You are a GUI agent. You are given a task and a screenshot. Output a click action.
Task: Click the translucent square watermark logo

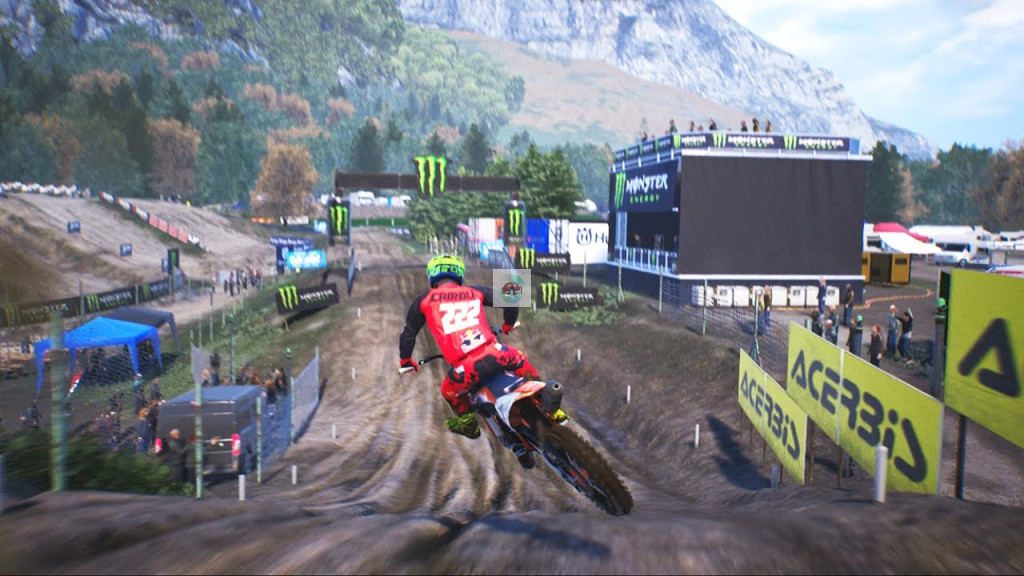pyautogui.click(x=511, y=288)
